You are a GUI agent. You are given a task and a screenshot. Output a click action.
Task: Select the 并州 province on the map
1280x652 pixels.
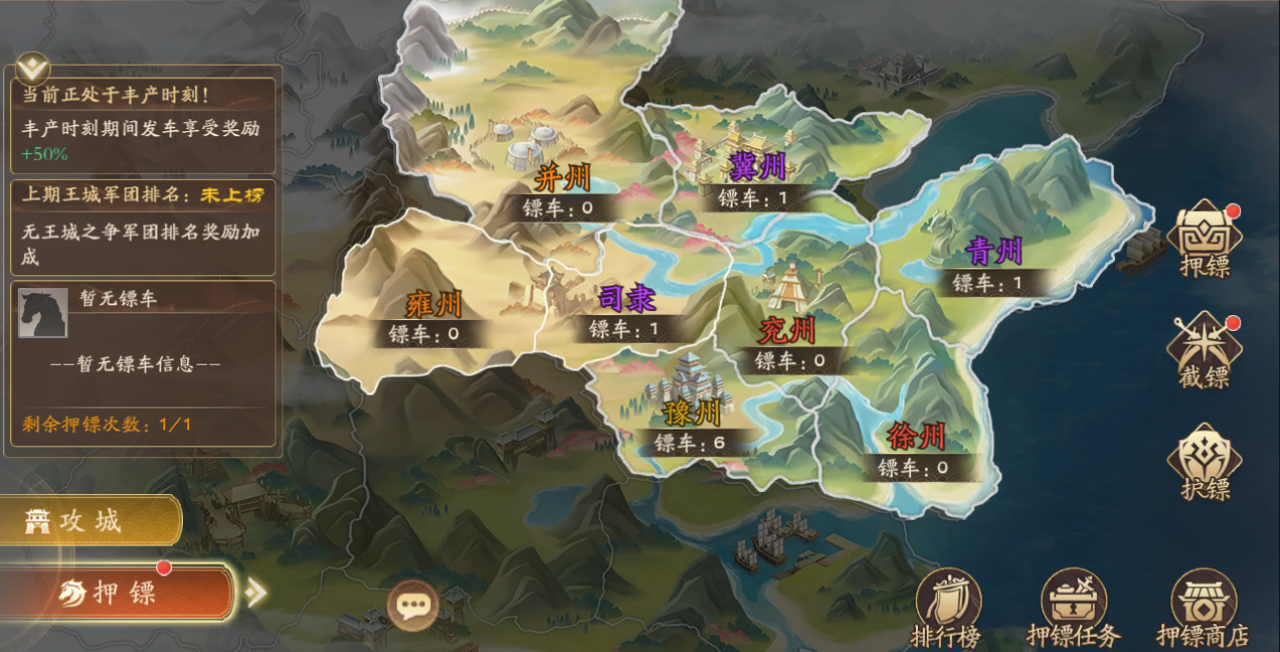562,180
